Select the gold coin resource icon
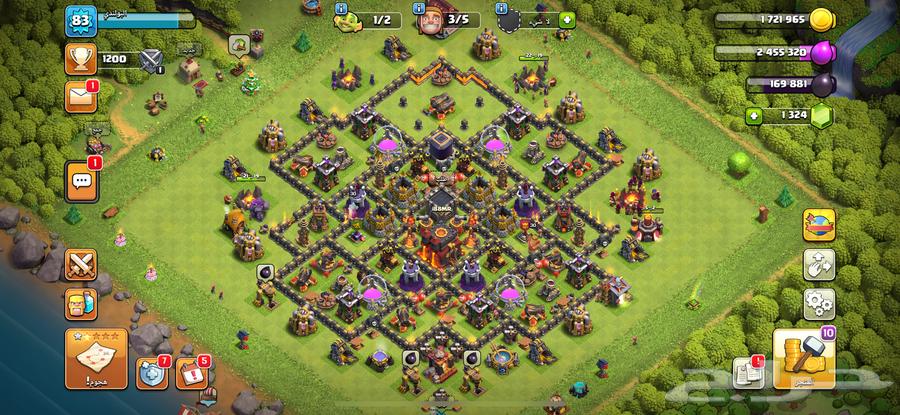Image resolution: width=900 pixels, height=415 pixels. 822,19
